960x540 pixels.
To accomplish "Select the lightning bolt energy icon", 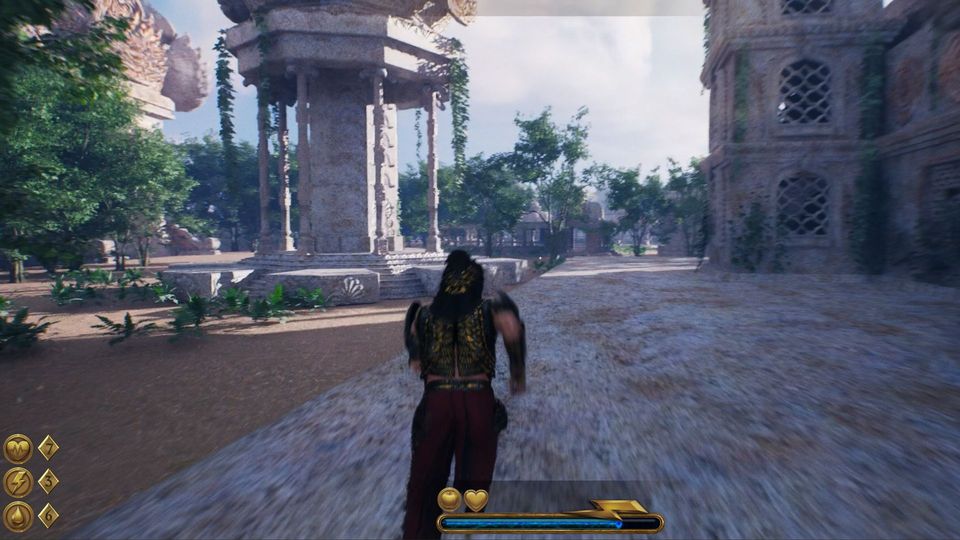I will [x=18, y=482].
